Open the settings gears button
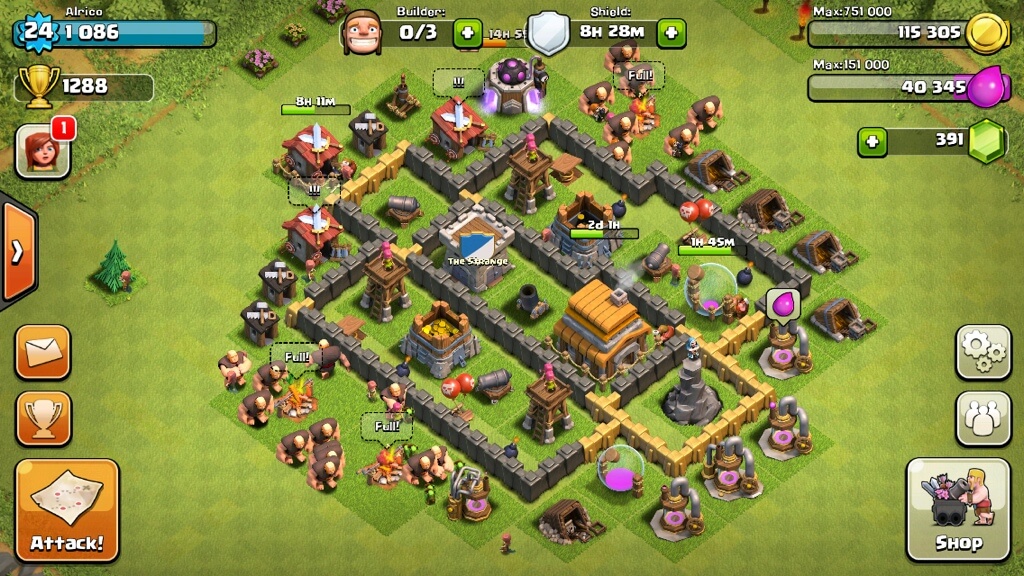The image size is (1024, 576). (983, 352)
